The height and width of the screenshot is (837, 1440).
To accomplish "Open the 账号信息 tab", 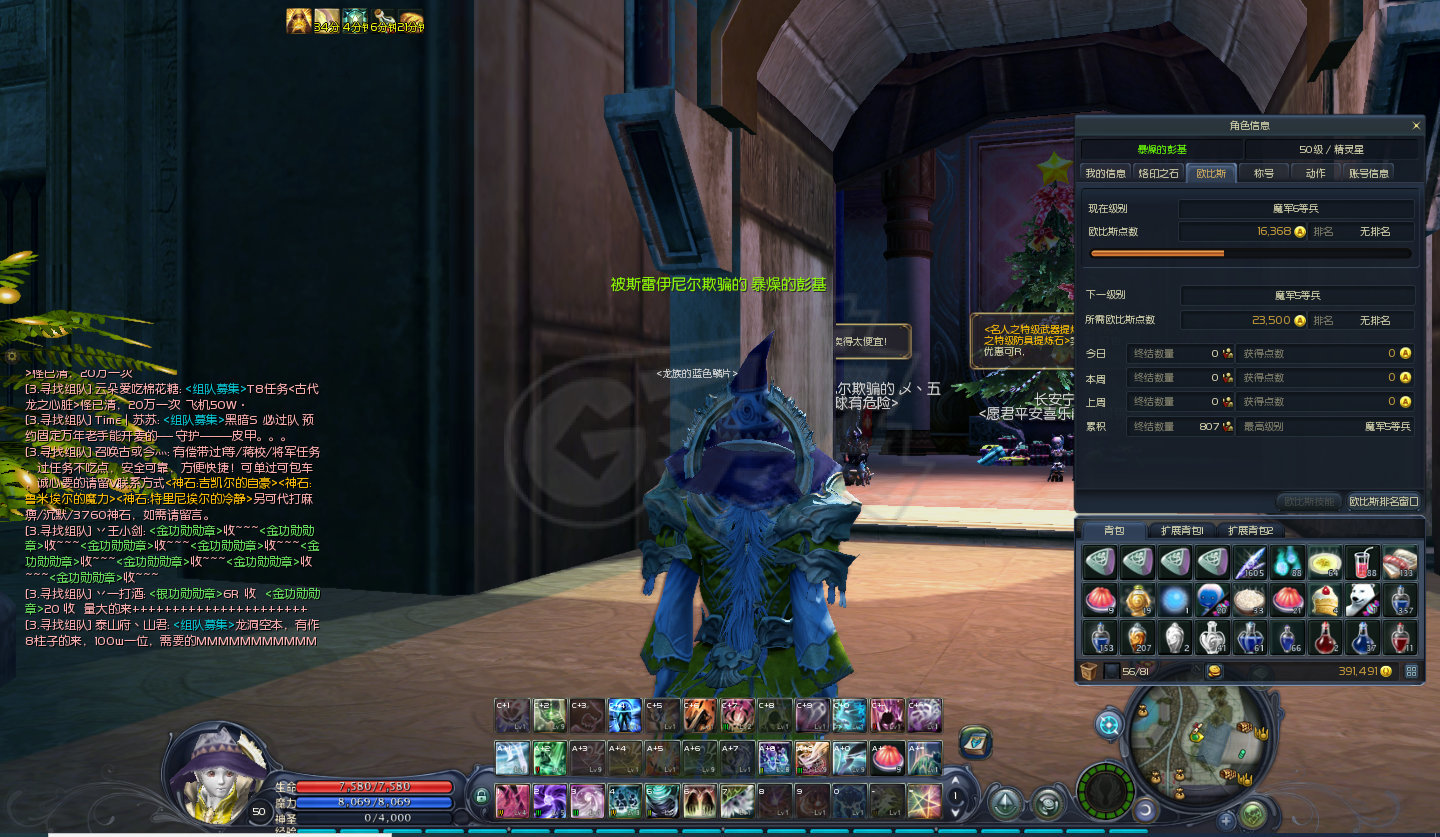I will [1368, 173].
